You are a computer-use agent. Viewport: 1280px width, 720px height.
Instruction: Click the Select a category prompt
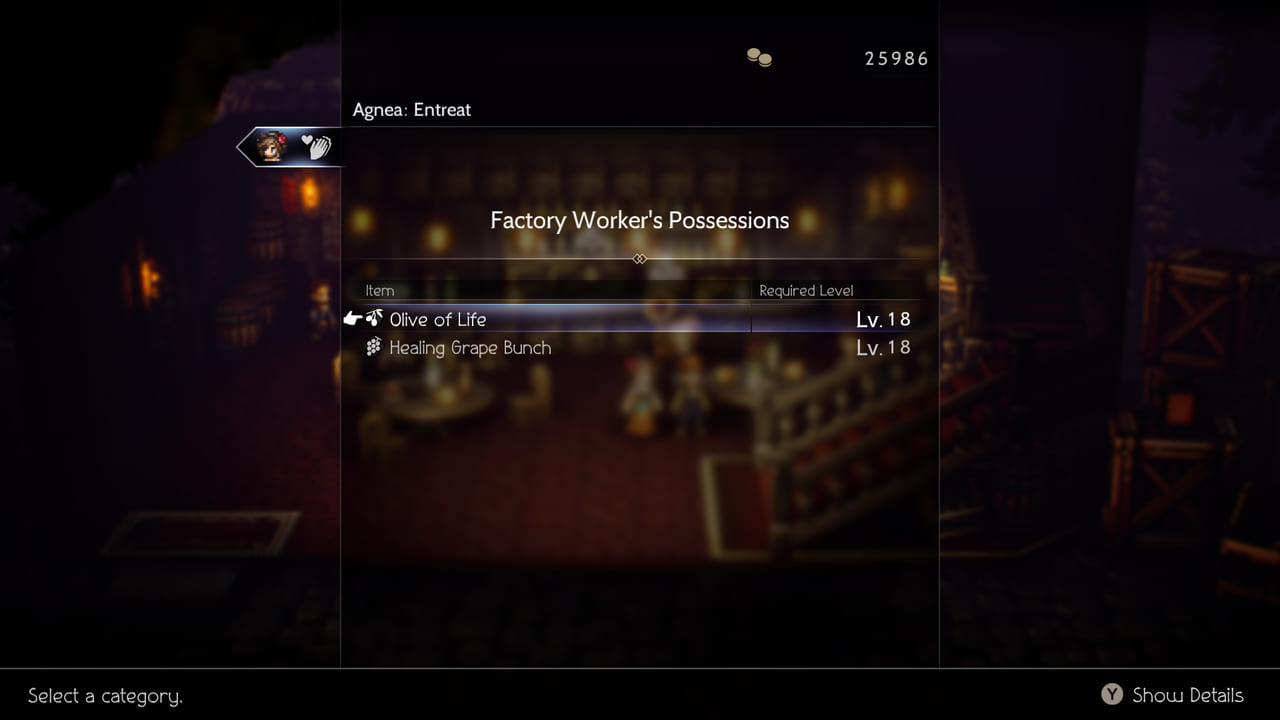[x=104, y=696]
